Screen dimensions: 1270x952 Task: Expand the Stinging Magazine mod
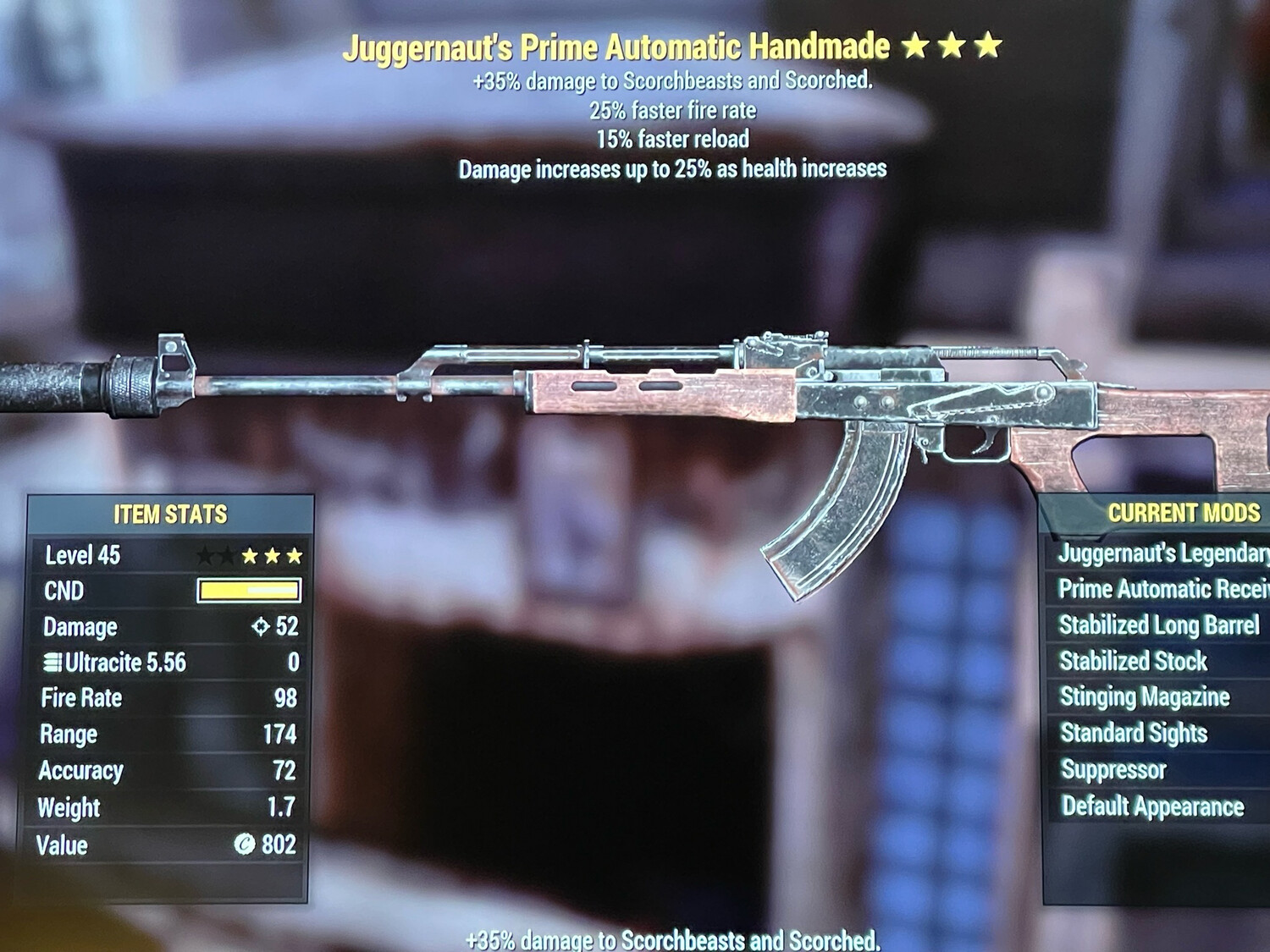[x=1141, y=697]
